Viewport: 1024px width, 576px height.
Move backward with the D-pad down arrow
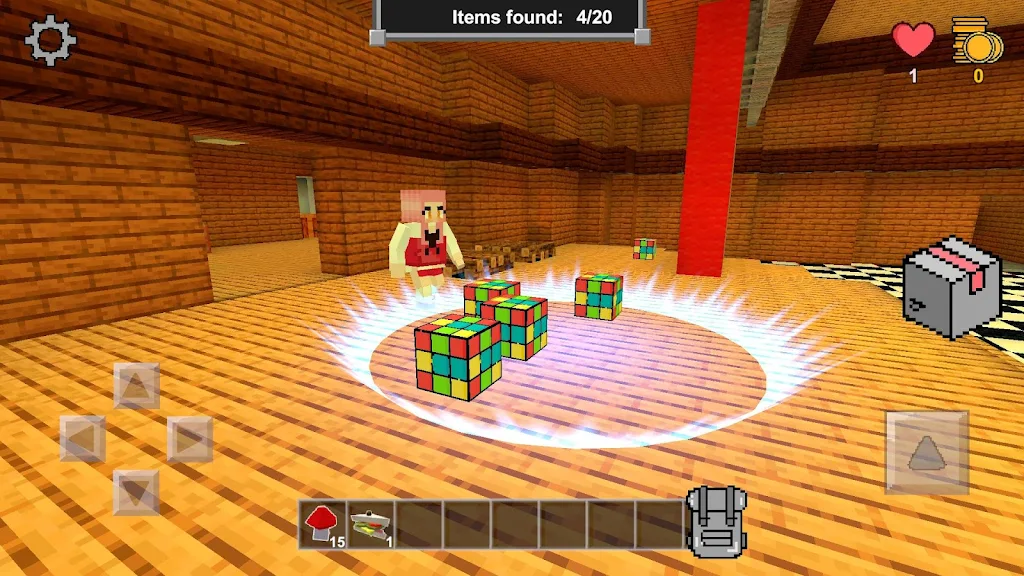[x=136, y=492]
